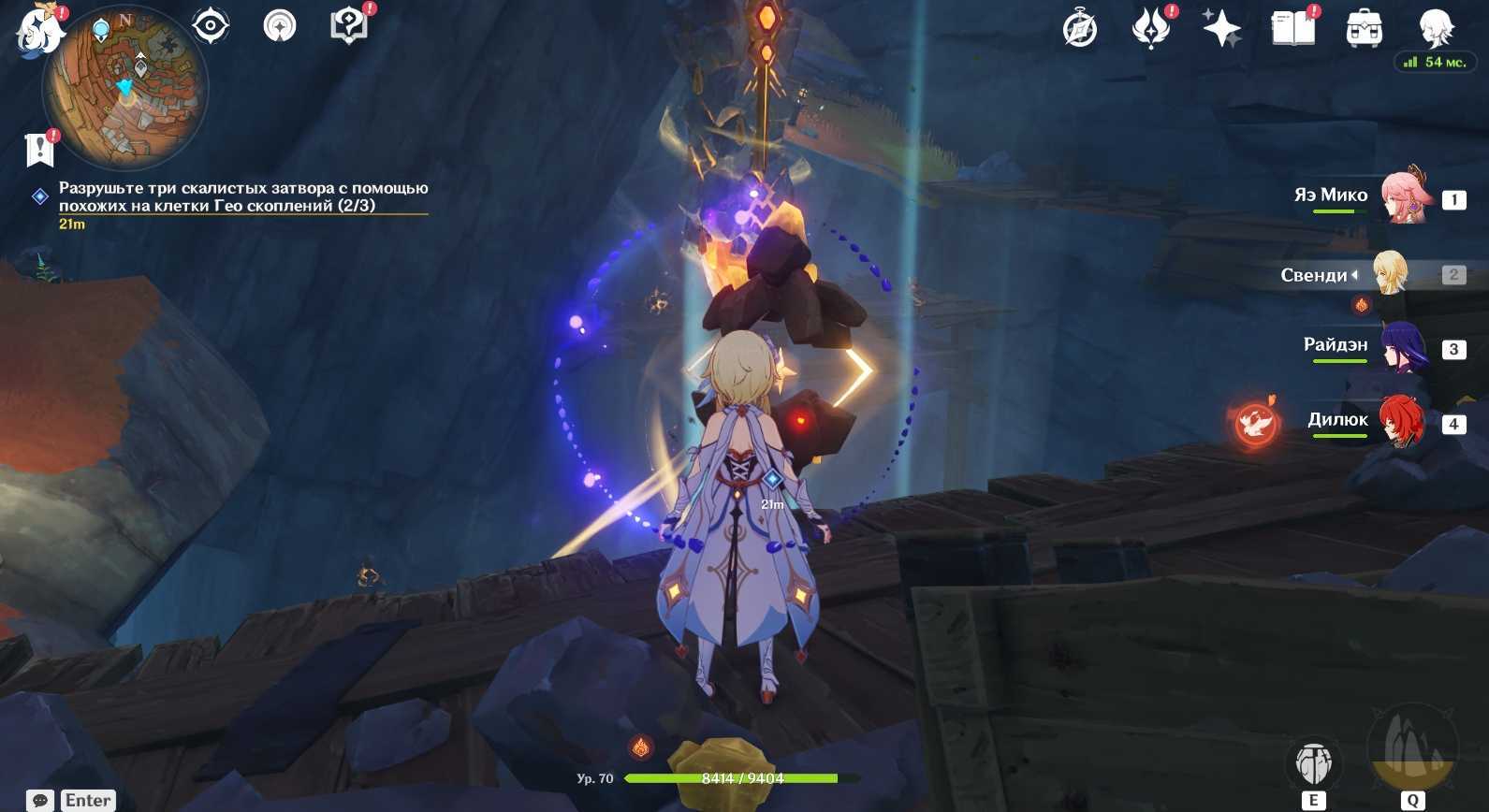Use the elemental skill icon

[1314, 764]
